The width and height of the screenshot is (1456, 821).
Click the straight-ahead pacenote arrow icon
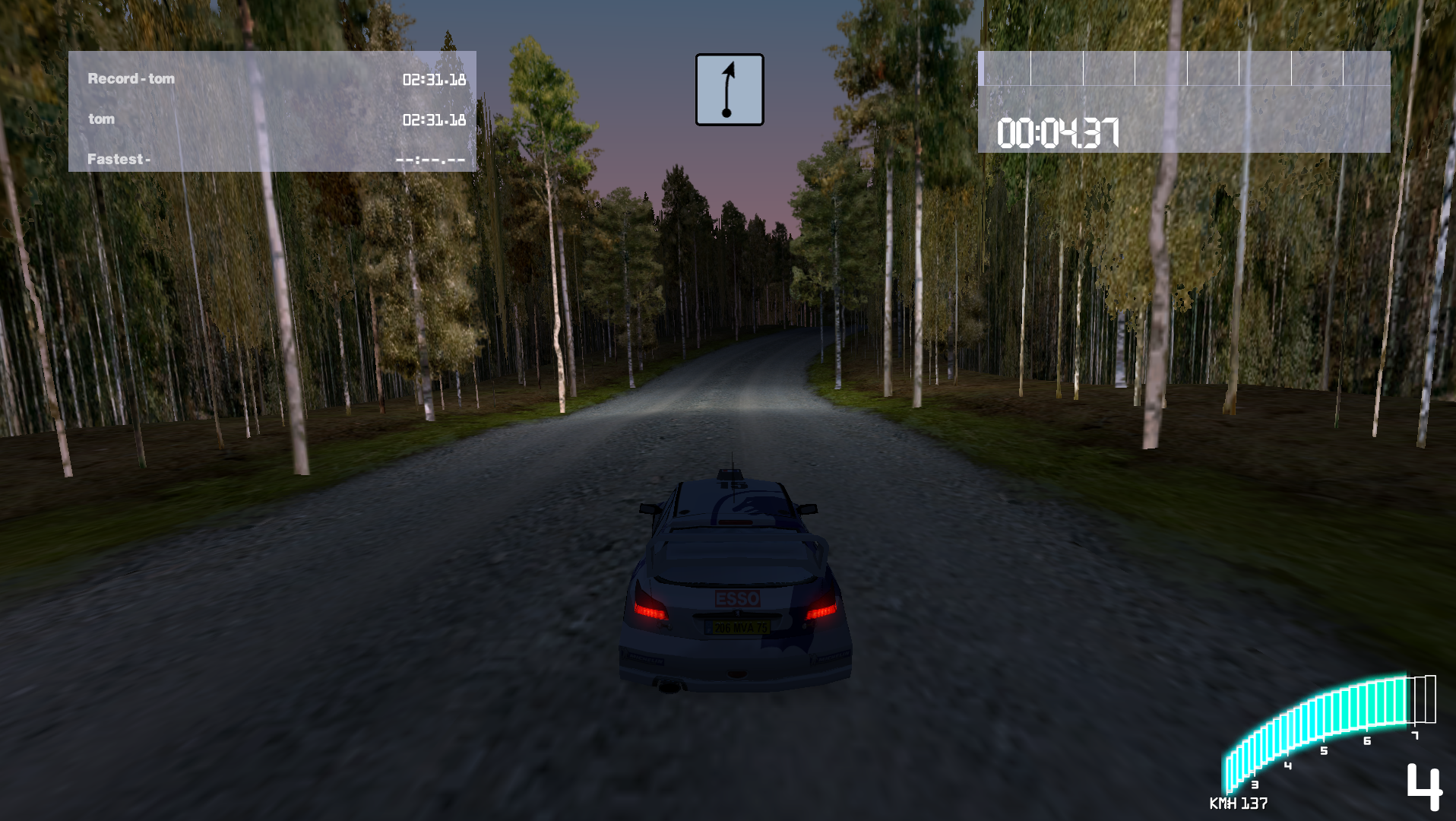(x=729, y=90)
